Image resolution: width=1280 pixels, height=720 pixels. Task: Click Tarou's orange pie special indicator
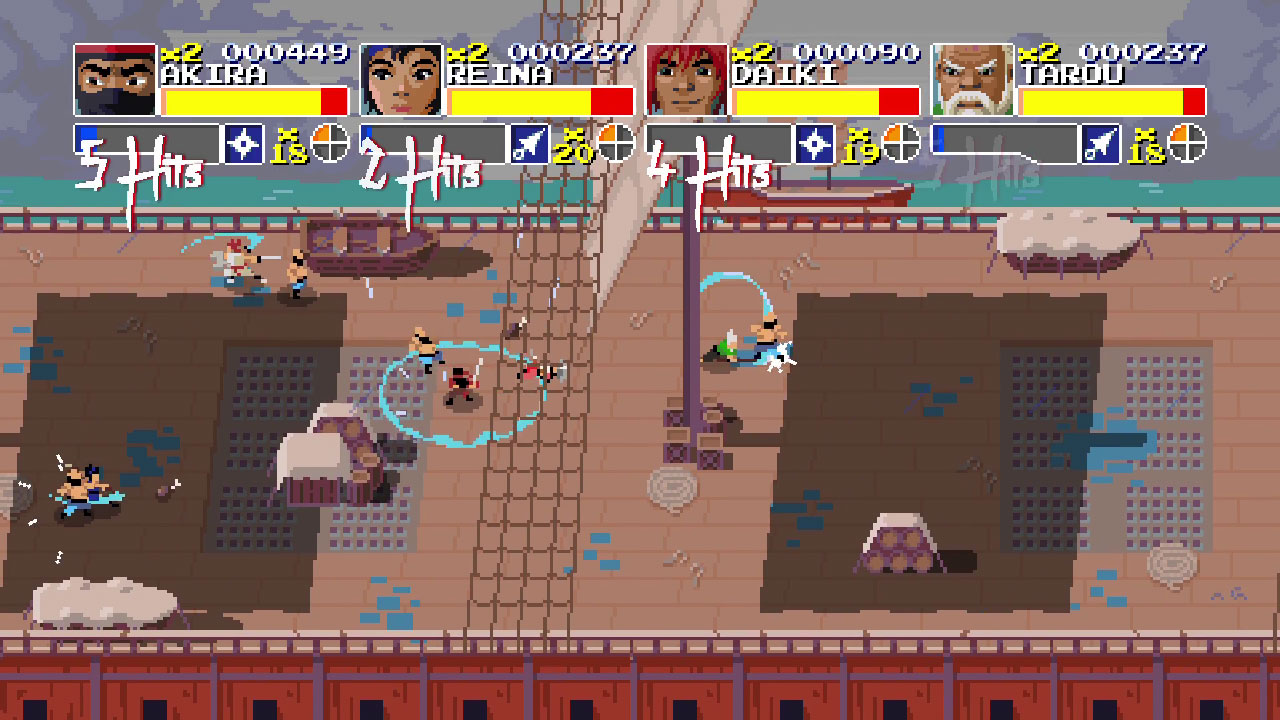(x=1185, y=142)
